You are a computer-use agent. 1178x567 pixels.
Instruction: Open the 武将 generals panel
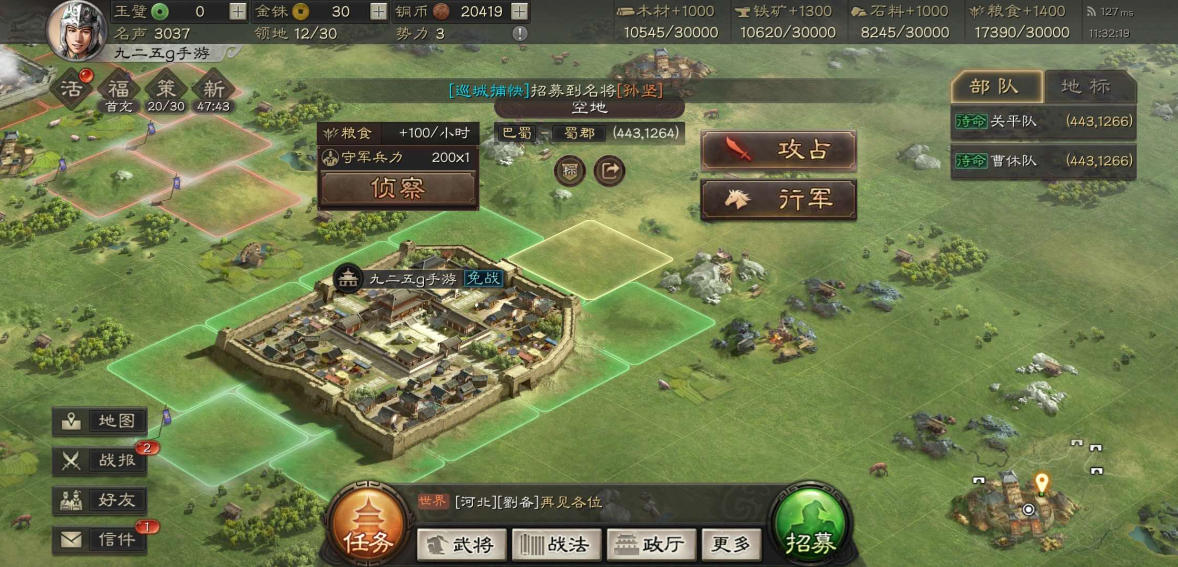pyautogui.click(x=459, y=544)
